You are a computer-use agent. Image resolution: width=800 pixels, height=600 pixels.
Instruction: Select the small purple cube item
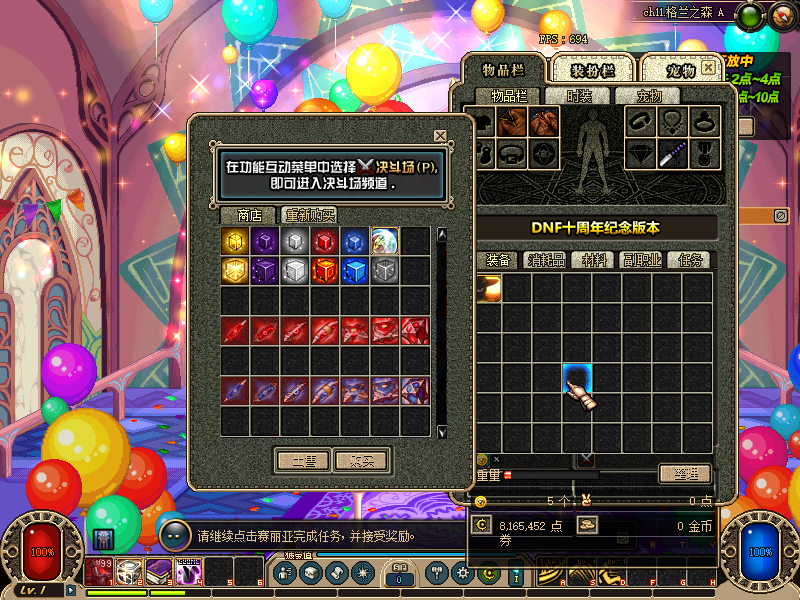click(265, 241)
